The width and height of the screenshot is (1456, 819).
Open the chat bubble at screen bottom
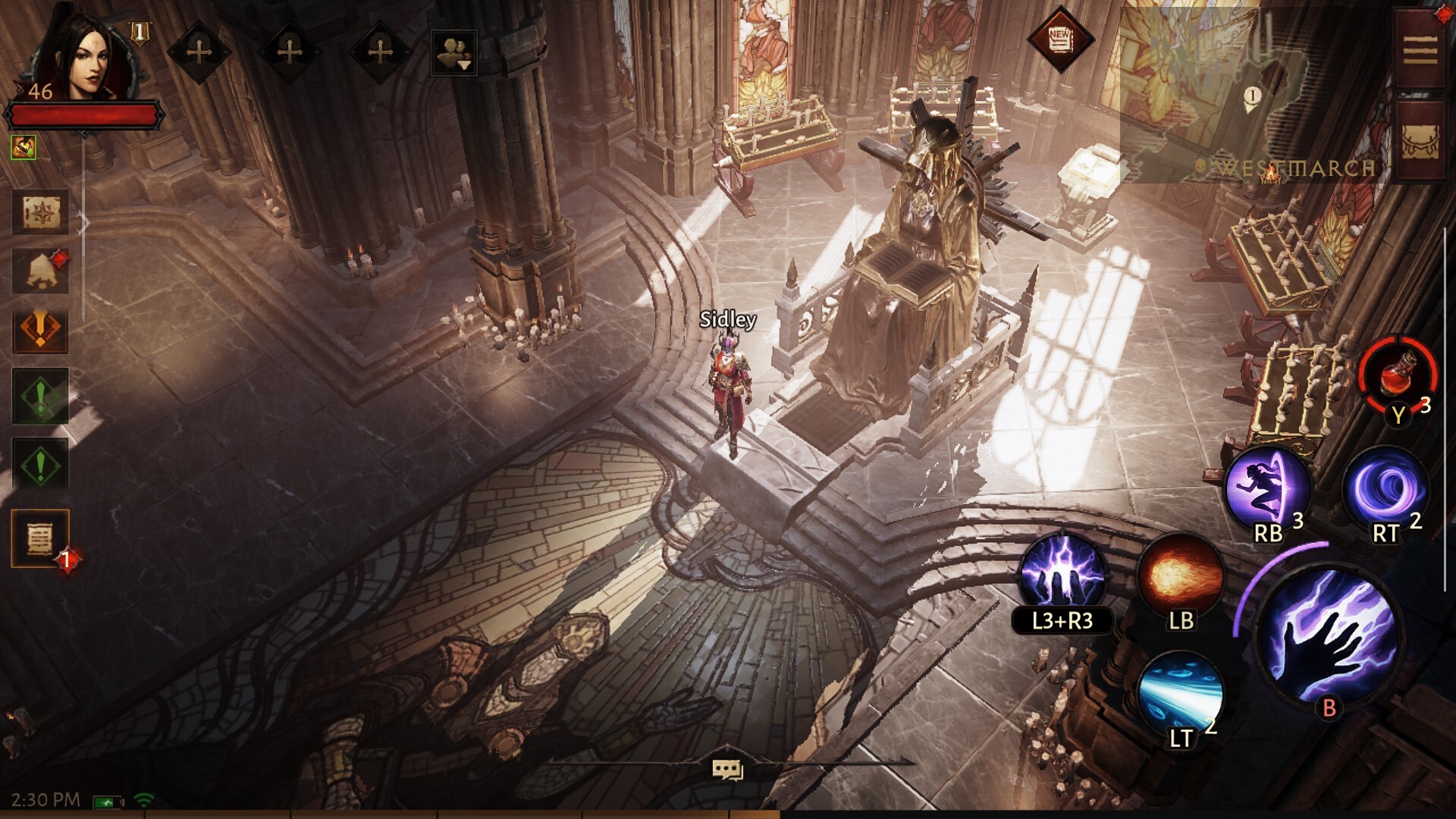pos(727,770)
